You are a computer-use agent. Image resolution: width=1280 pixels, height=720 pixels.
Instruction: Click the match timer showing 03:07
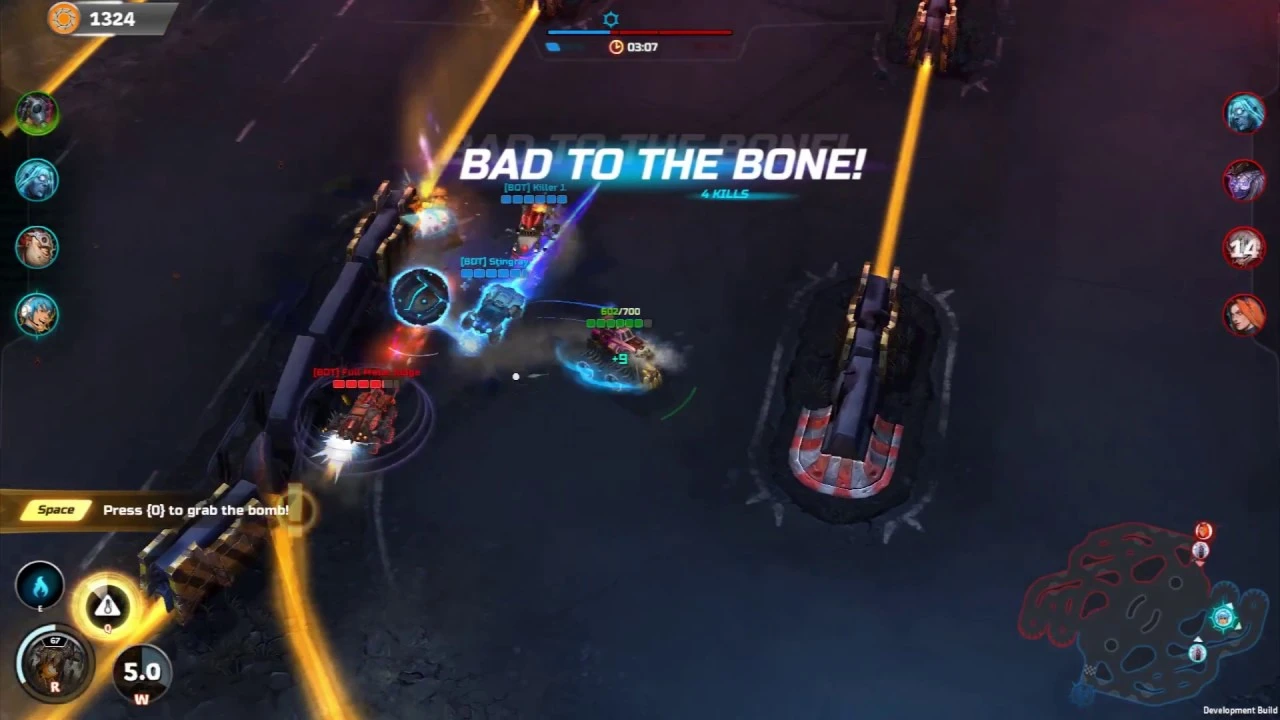pos(636,46)
